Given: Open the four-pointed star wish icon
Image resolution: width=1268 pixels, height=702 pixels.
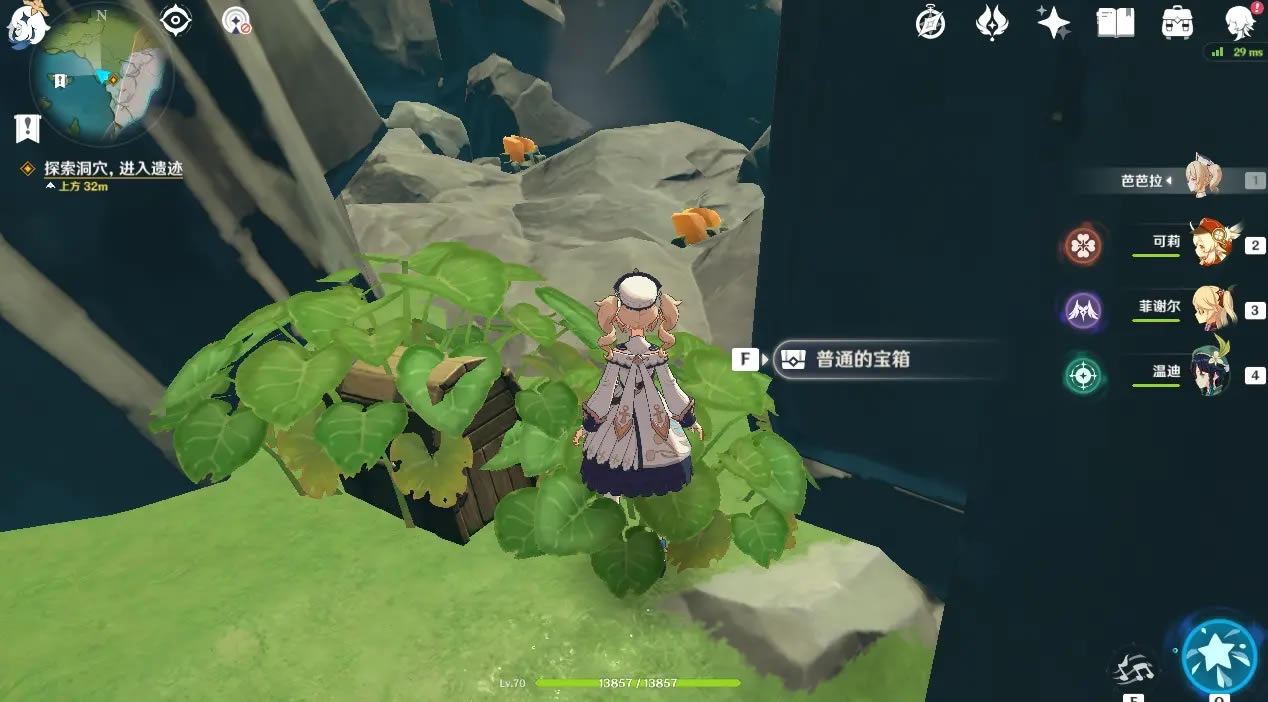Looking at the screenshot, I should pyautogui.click(x=1053, y=23).
